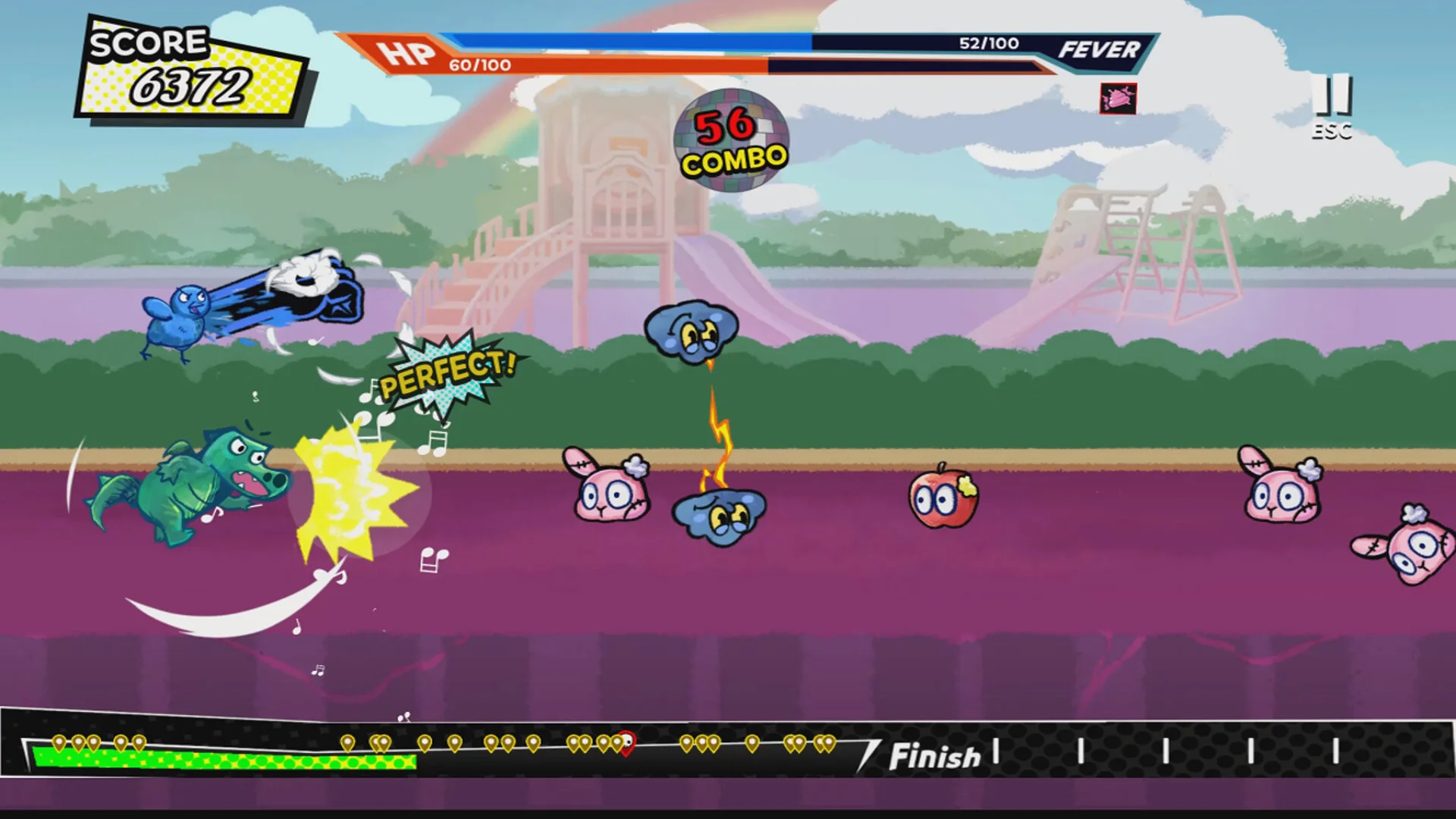
Task: Click the pink creature icon under the Fever bar
Action: pyautogui.click(x=1118, y=99)
